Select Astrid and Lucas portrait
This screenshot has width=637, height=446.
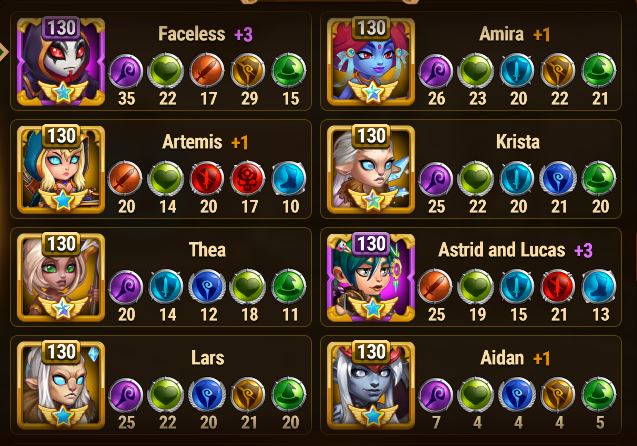pyautogui.click(x=372, y=277)
